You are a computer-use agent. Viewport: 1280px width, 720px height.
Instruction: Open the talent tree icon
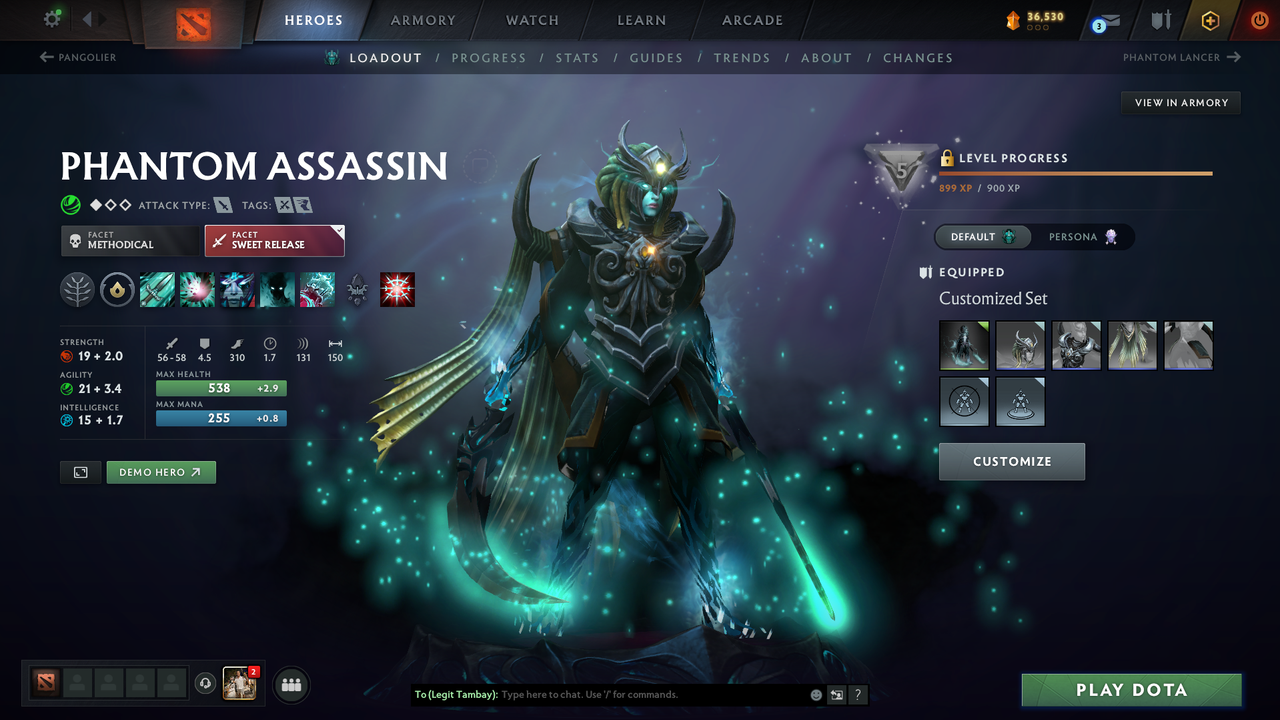pos(77,290)
